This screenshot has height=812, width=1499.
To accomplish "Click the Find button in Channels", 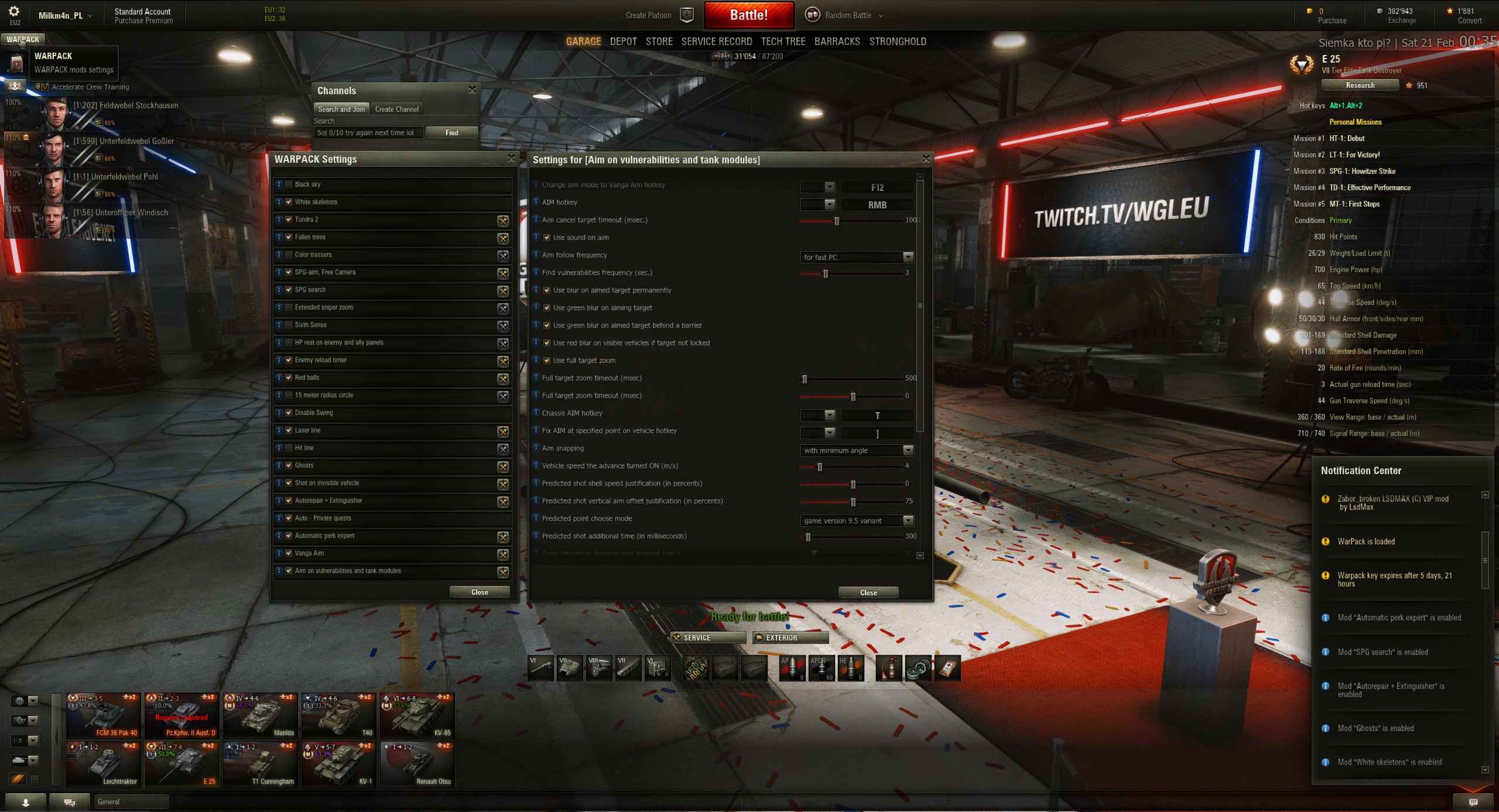I will (451, 133).
